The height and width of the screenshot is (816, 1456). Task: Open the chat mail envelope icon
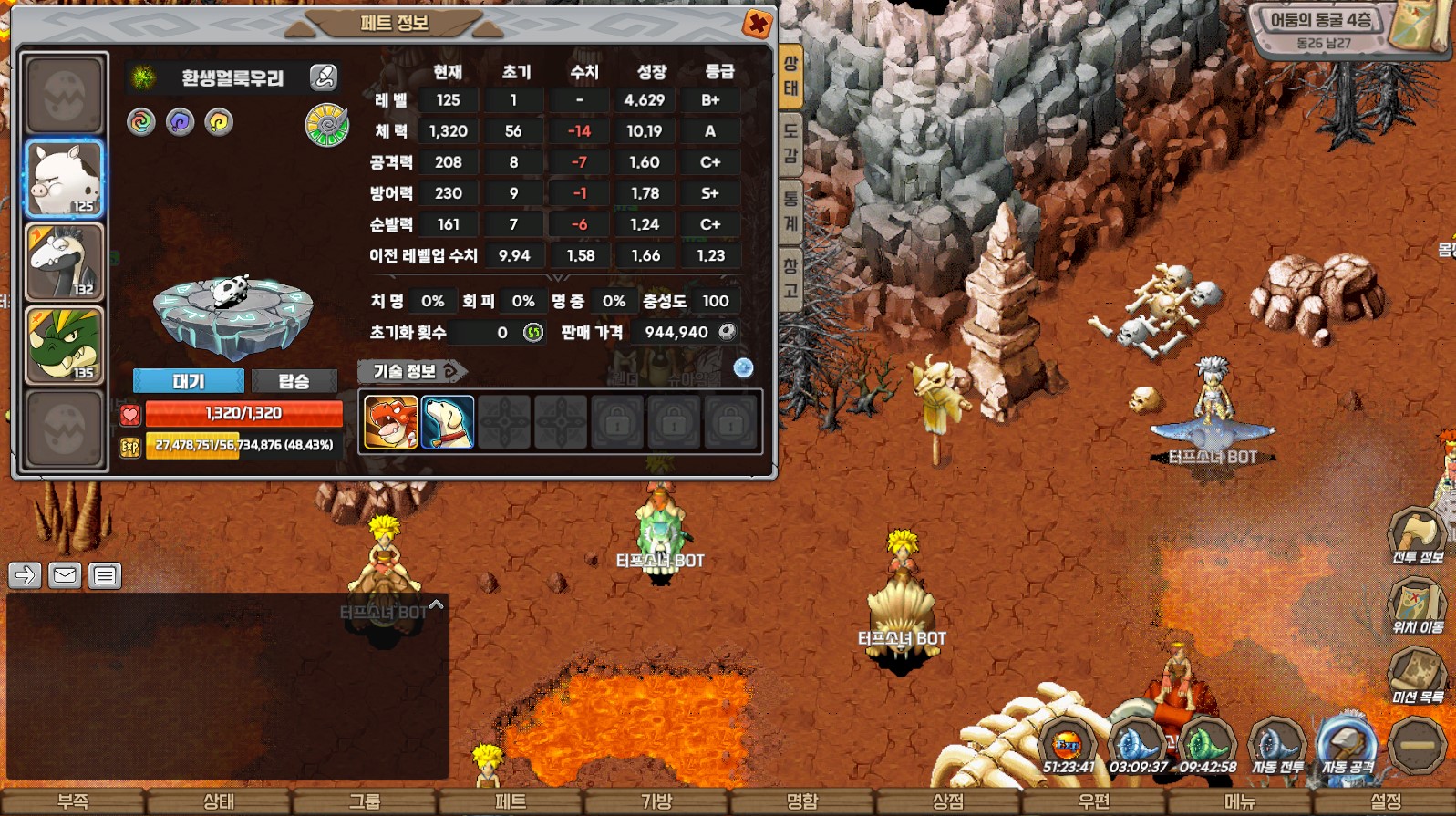(x=65, y=575)
